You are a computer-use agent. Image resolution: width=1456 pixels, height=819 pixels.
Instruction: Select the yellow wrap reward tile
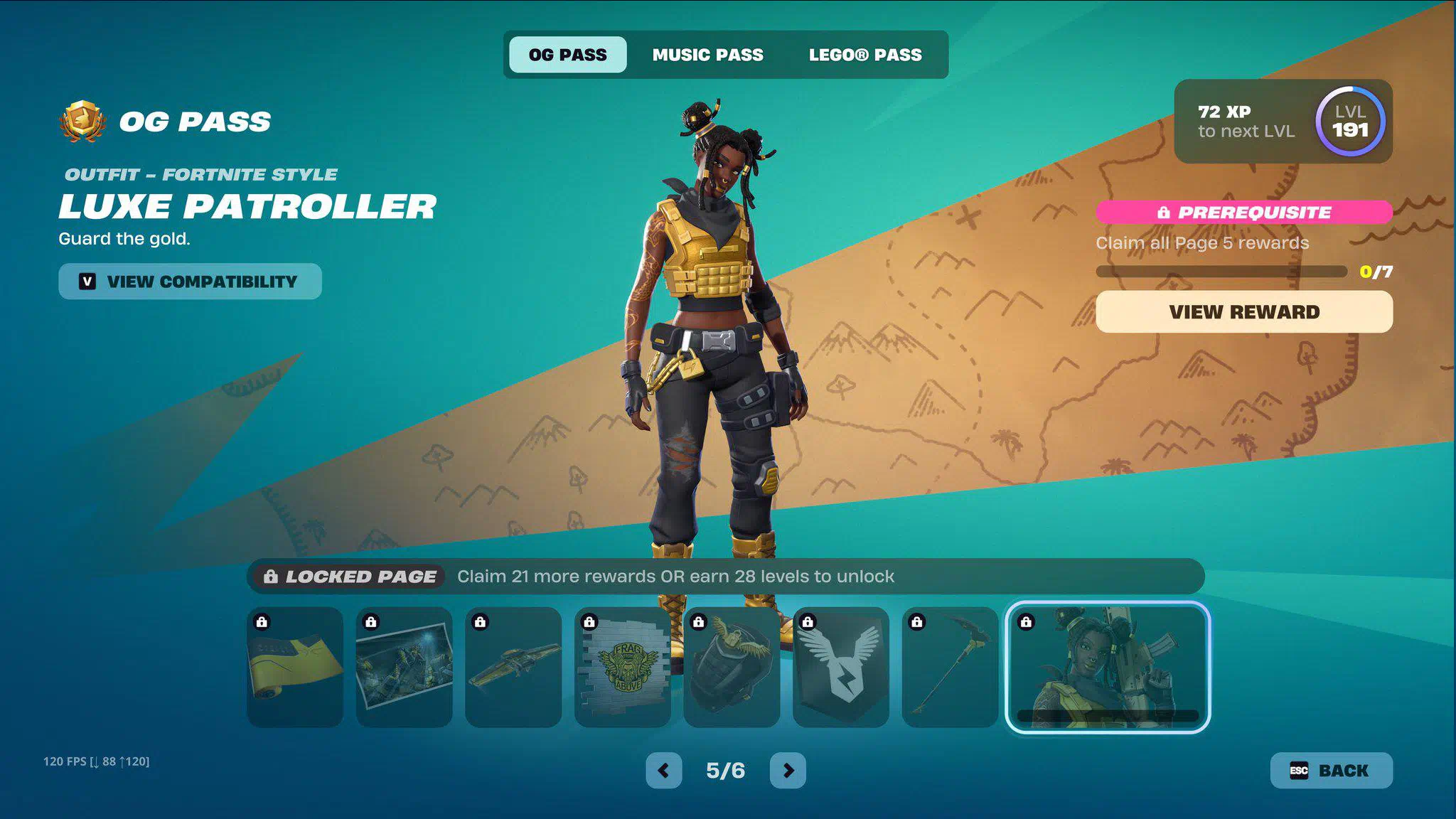coord(295,667)
